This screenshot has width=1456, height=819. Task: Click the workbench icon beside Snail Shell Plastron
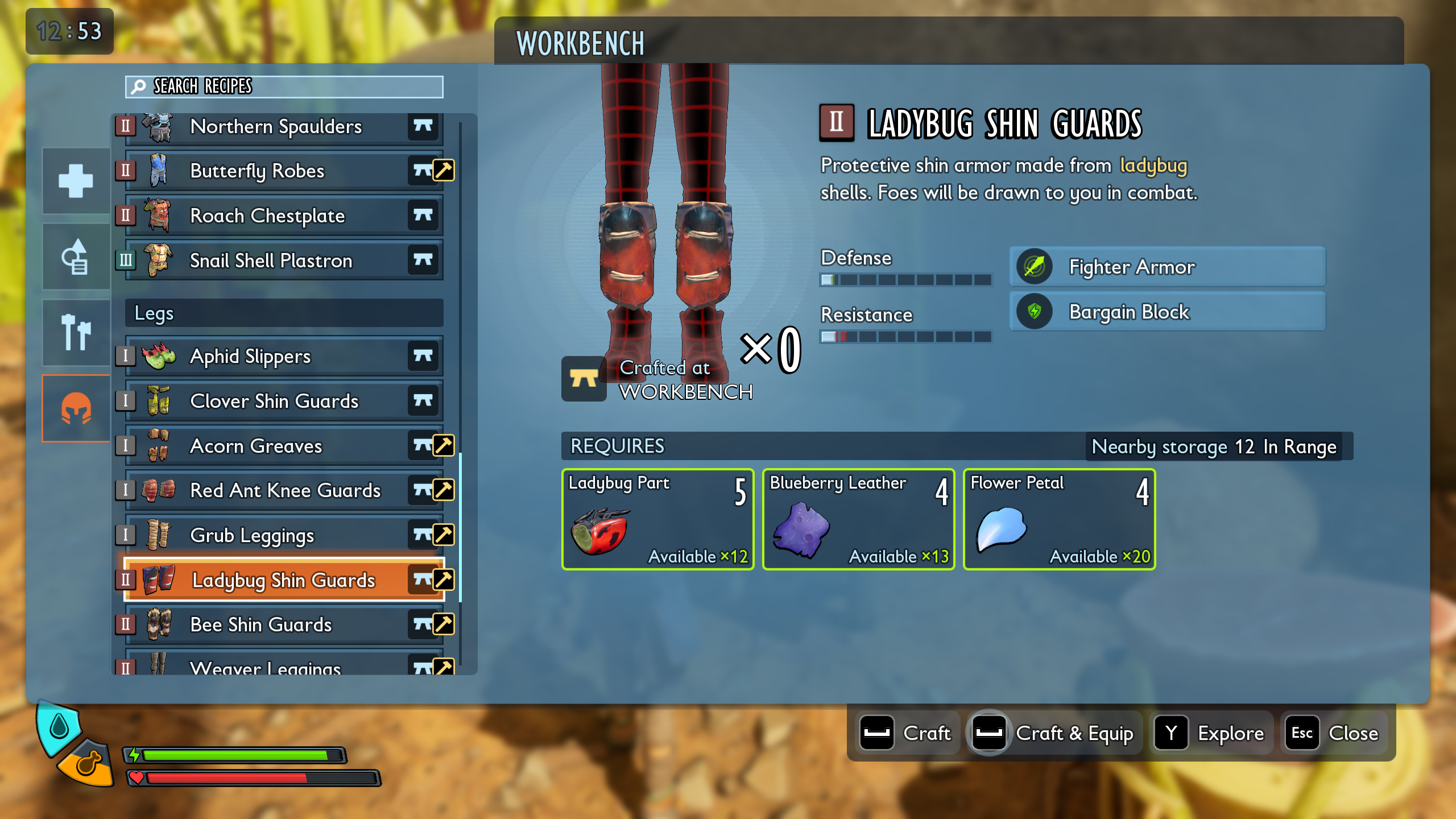tap(424, 260)
